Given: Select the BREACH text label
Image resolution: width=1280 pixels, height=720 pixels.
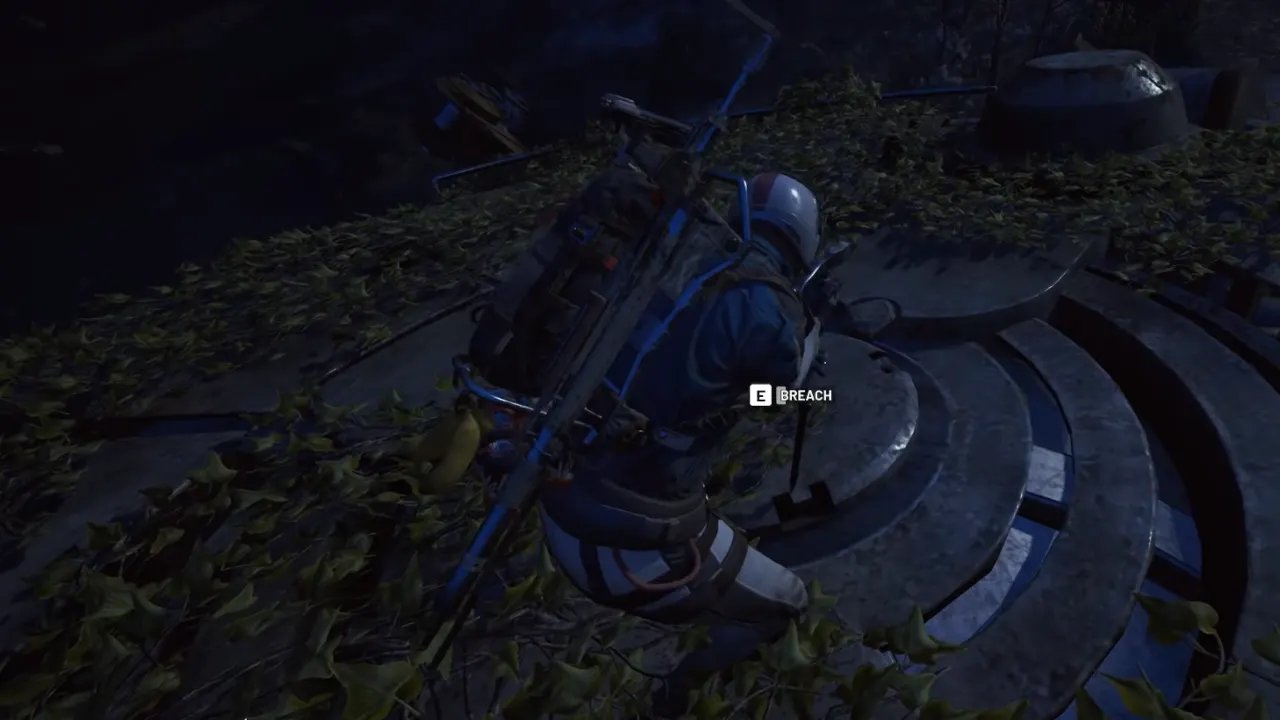Looking at the screenshot, I should pyautogui.click(x=808, y=395).
